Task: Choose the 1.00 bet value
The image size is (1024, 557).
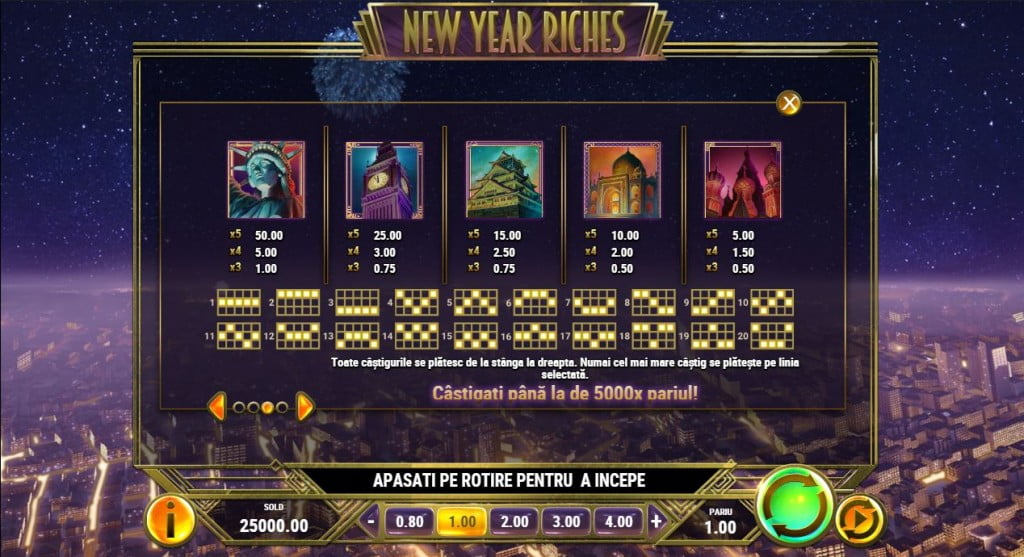Action: click(462, 521)
